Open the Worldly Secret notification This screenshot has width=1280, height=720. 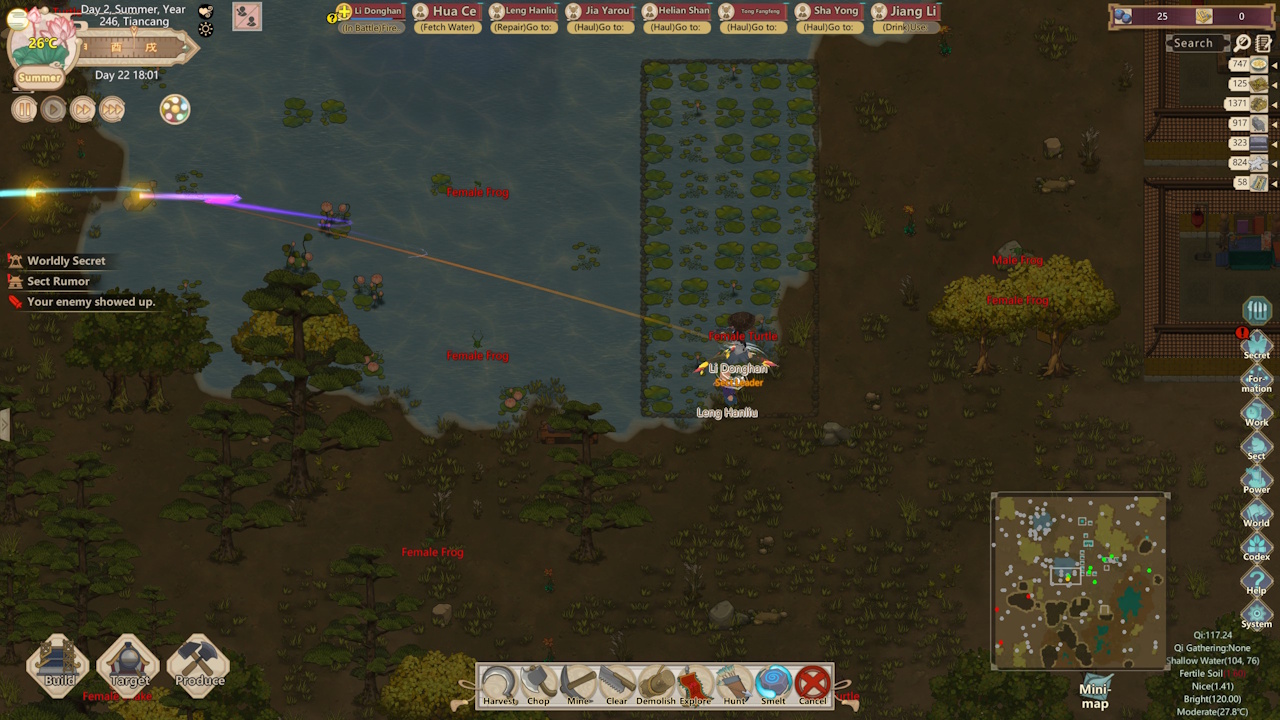pyautogui.click(x=66, y=261)
